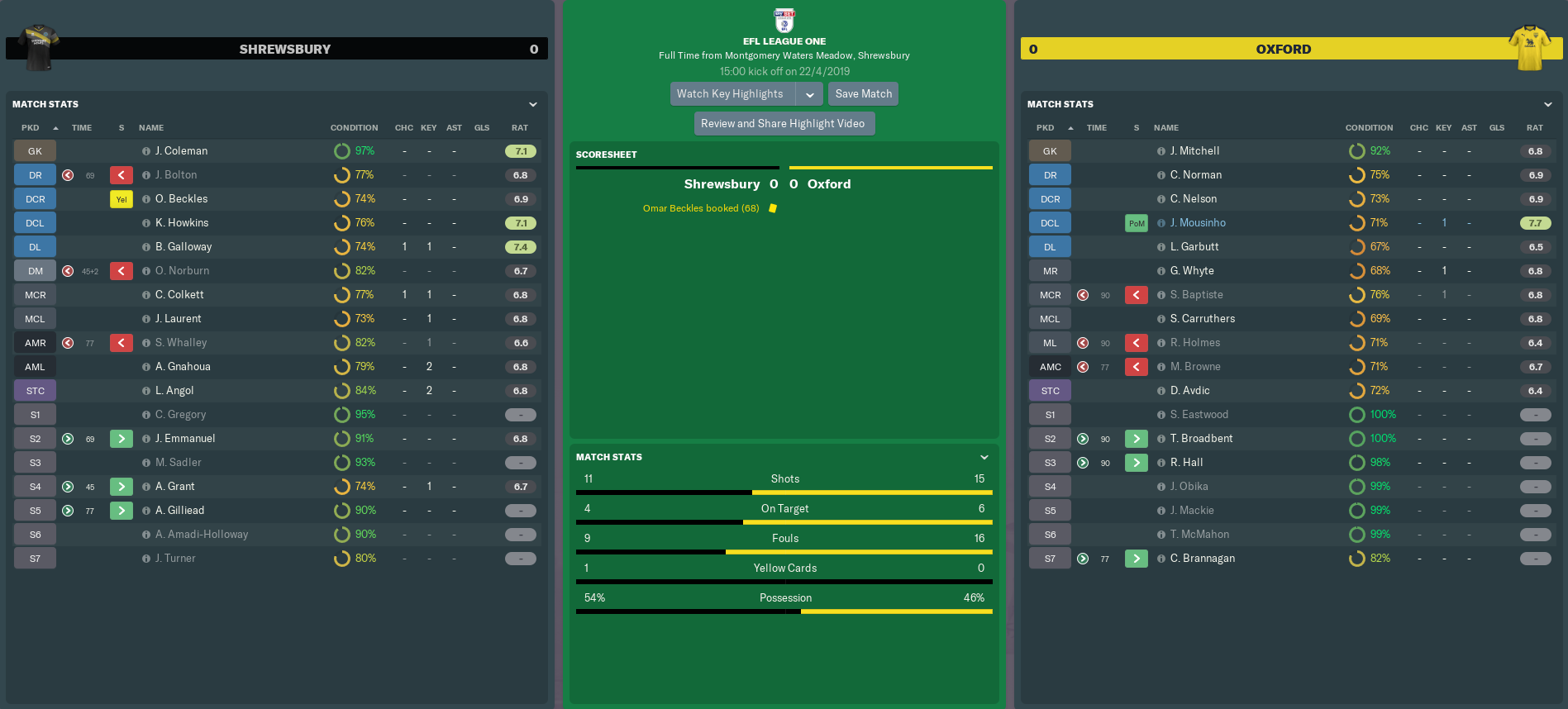Sort Oxford players by CONDITION column
Viewport: 1568px width, 709px height.
click(x=1369, y=128)
